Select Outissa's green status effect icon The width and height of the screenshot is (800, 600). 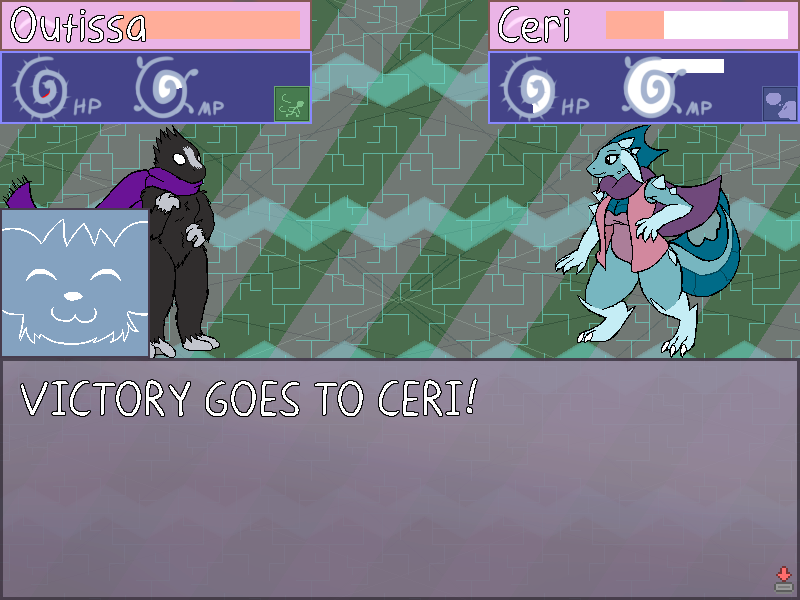pos(291,103)
